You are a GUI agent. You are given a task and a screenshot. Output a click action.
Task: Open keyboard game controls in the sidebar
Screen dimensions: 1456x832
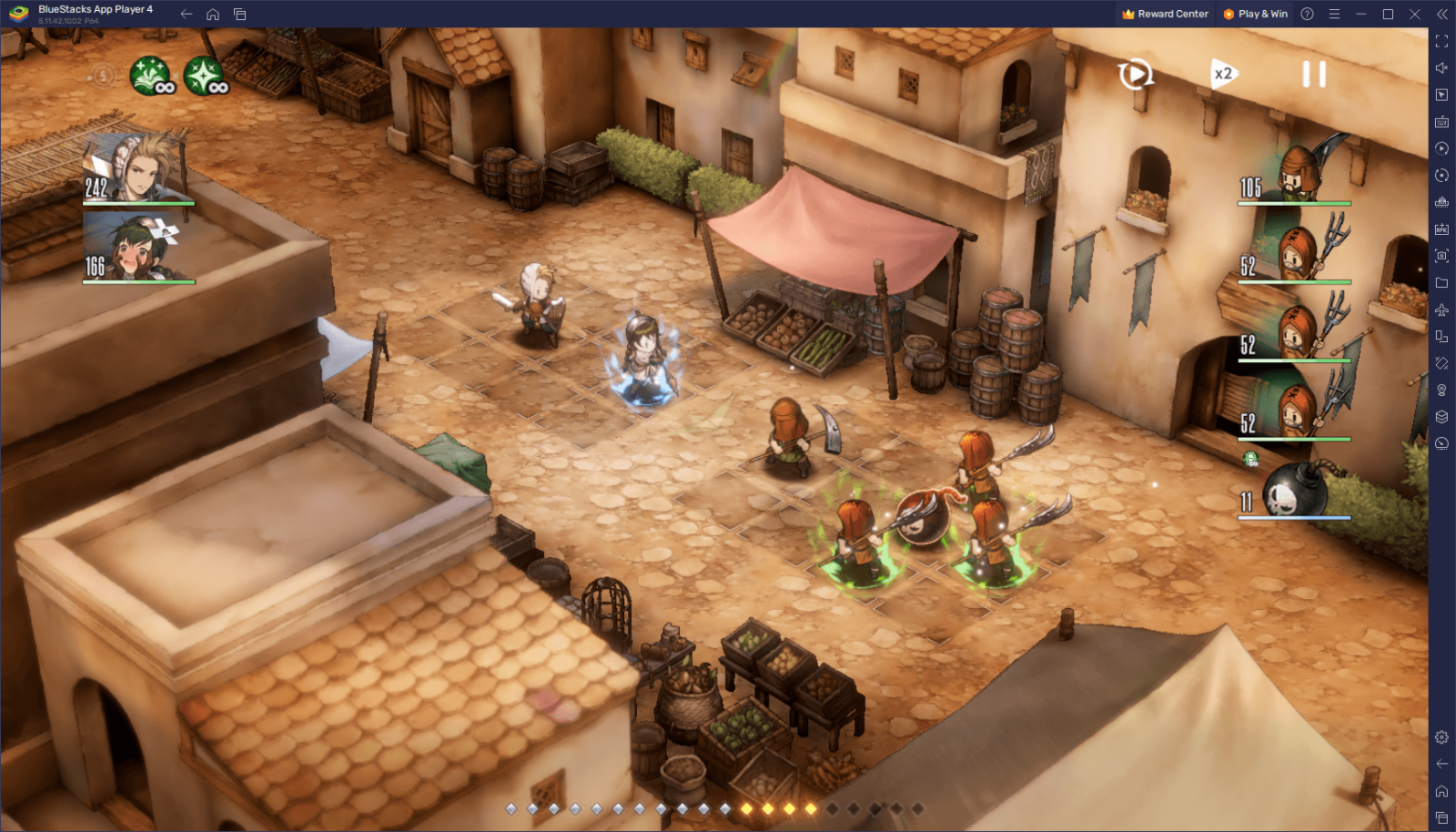coord(1441,120)
